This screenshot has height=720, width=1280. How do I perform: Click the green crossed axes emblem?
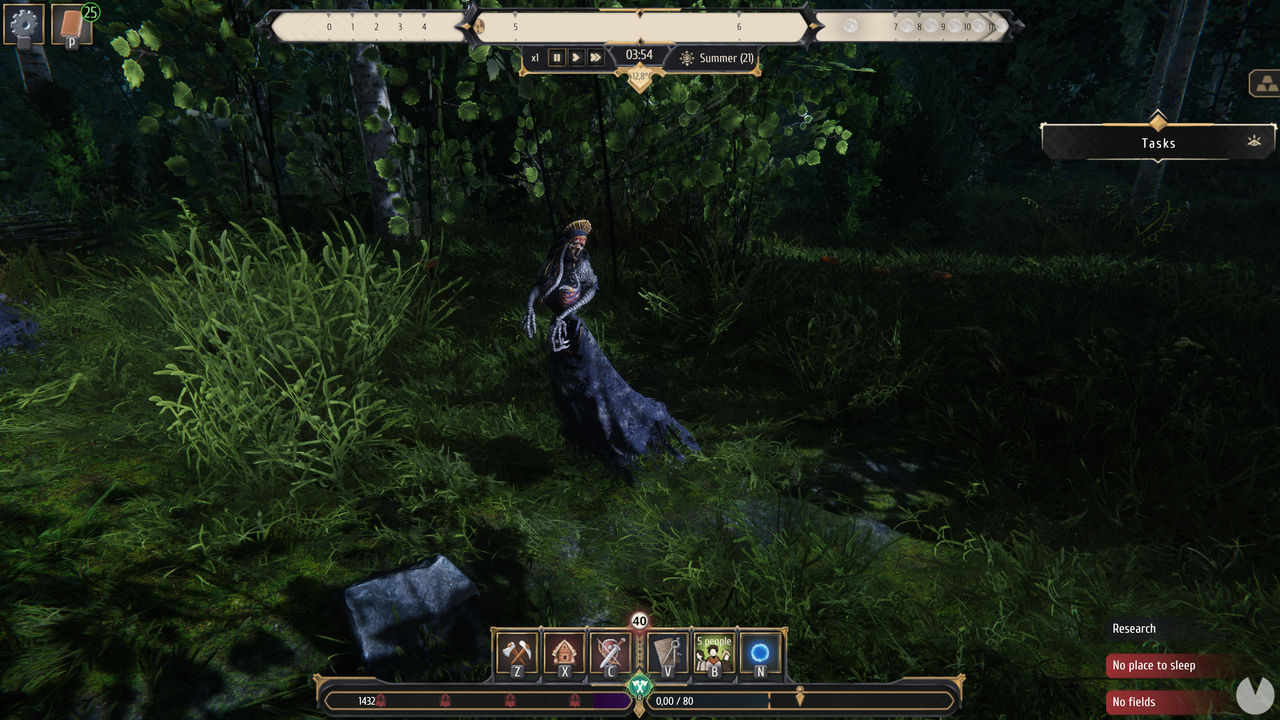pyautogui.click(x=639, y=687)
